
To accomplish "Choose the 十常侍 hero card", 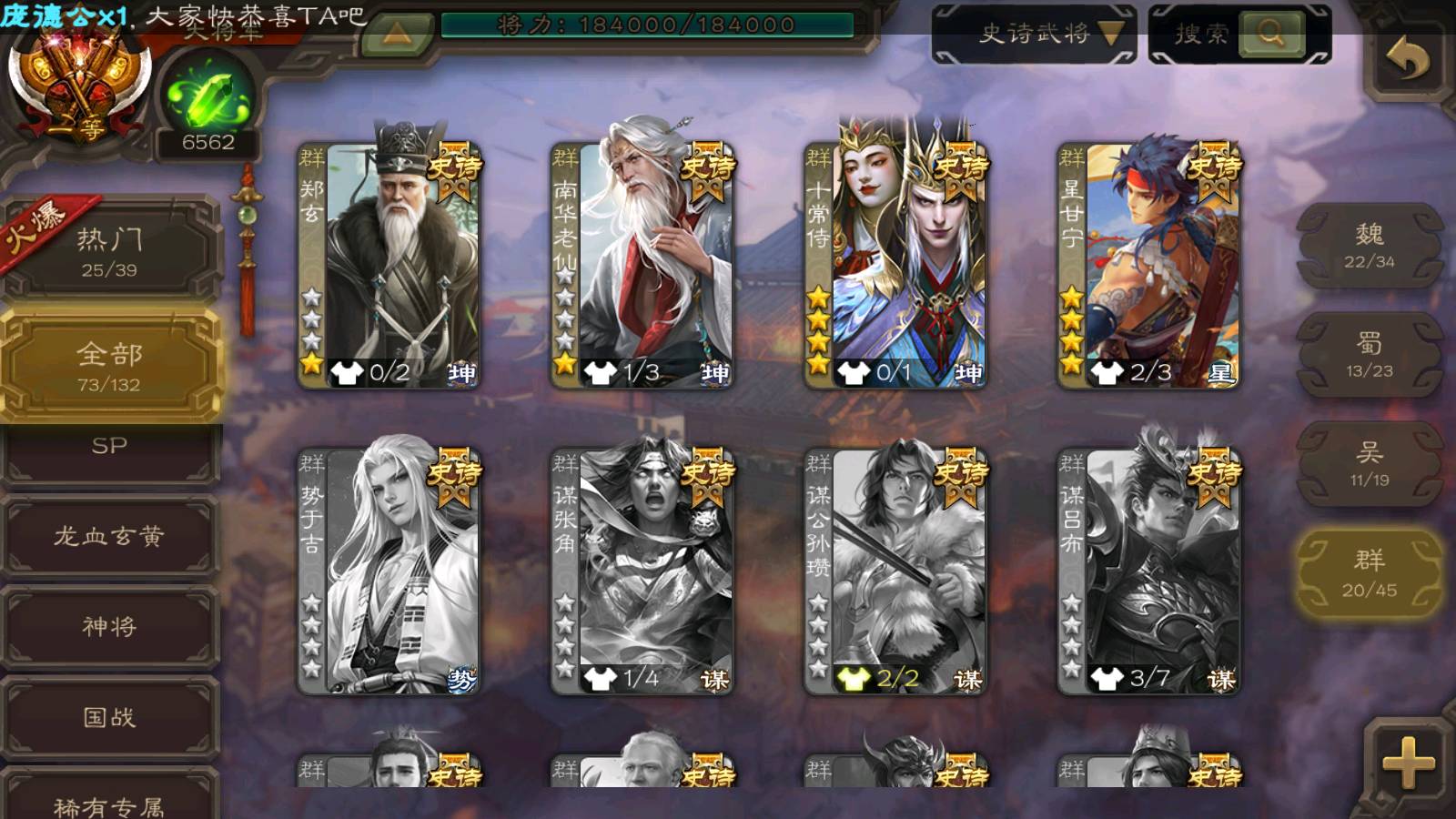I will tap(895, 264).
